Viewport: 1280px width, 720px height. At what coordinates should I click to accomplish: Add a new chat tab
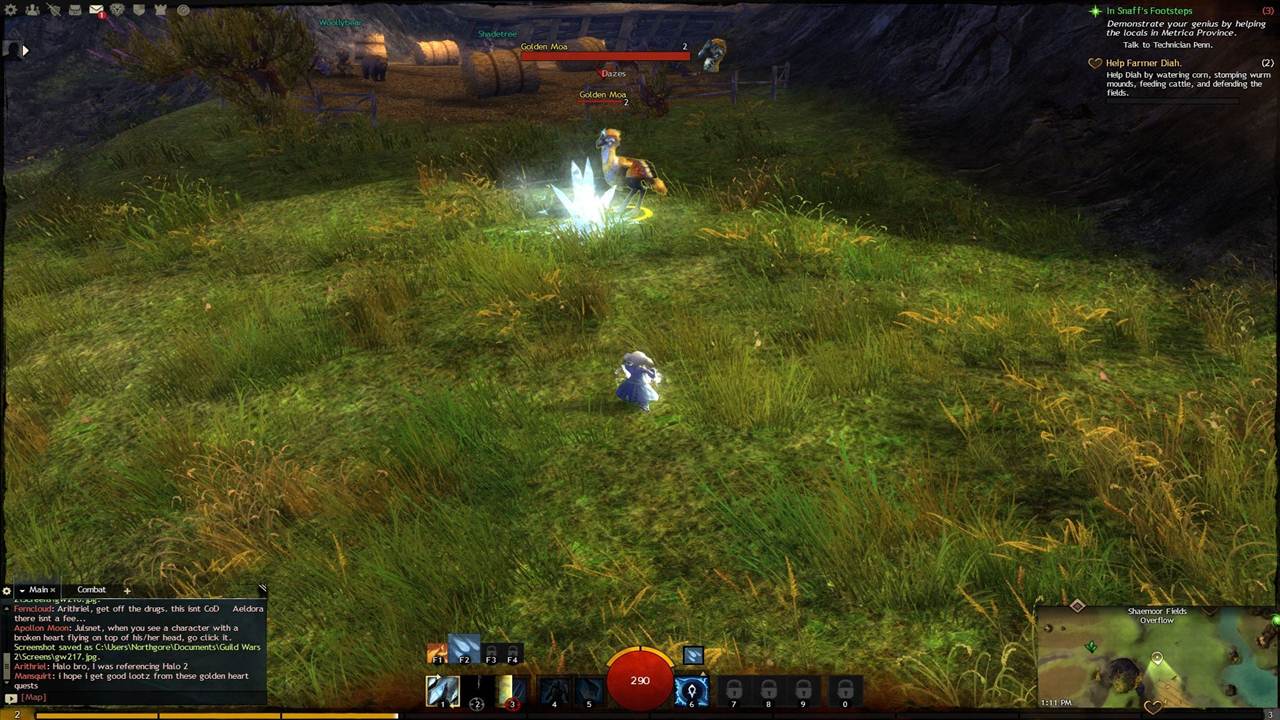point(127,591)
